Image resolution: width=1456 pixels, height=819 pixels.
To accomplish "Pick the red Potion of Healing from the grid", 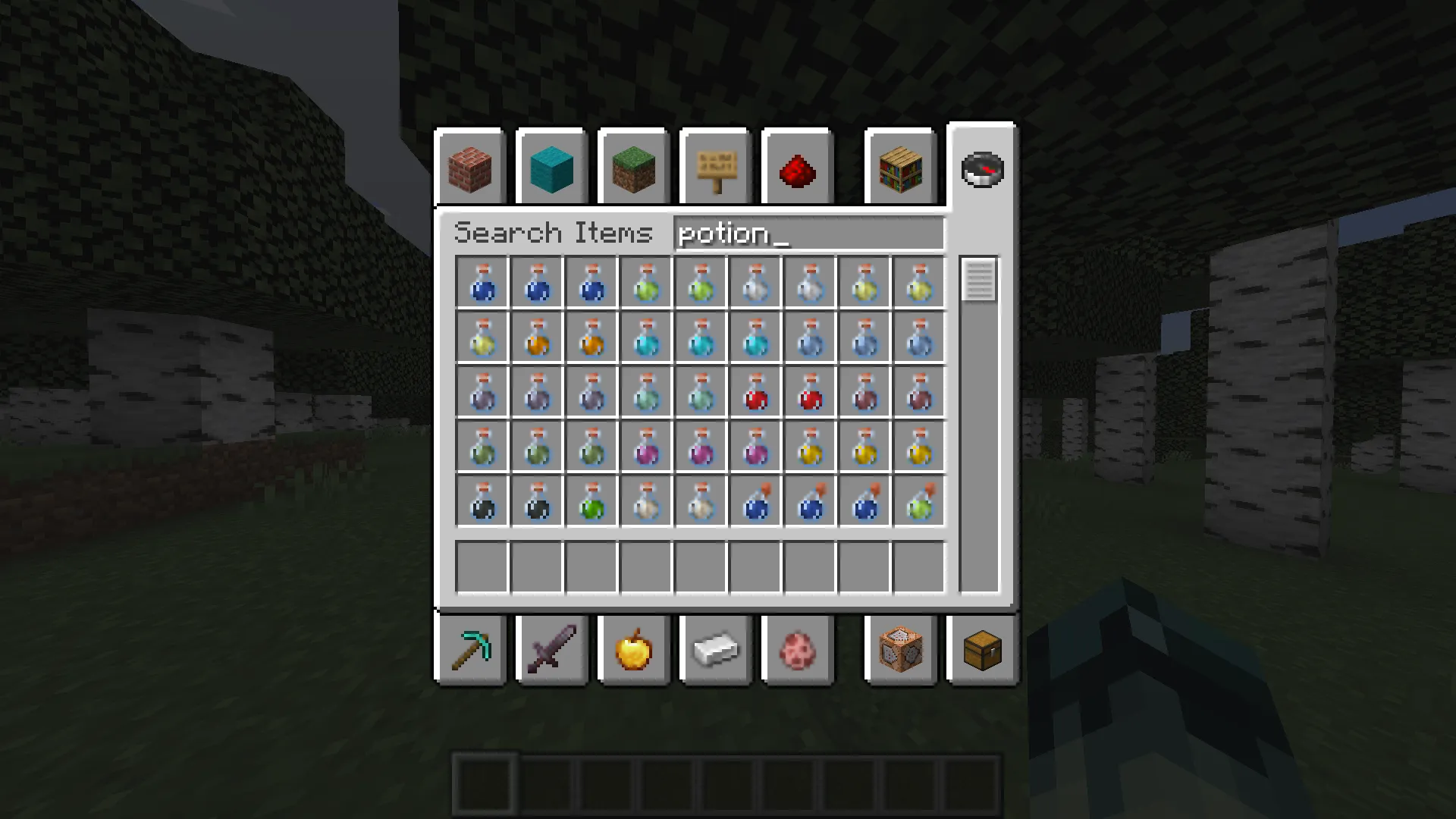I will (756, 392).
